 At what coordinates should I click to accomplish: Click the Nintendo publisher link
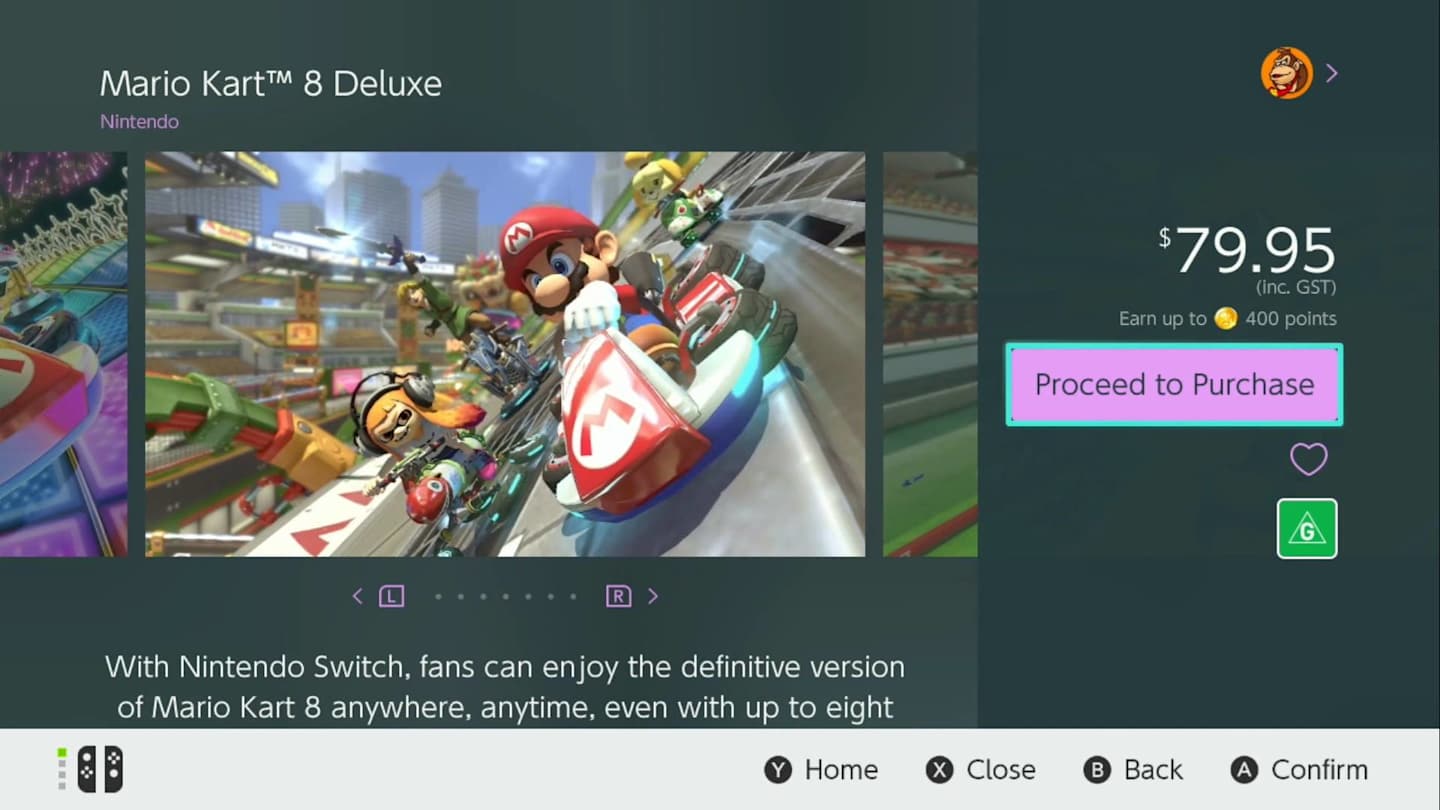(139, 121)
